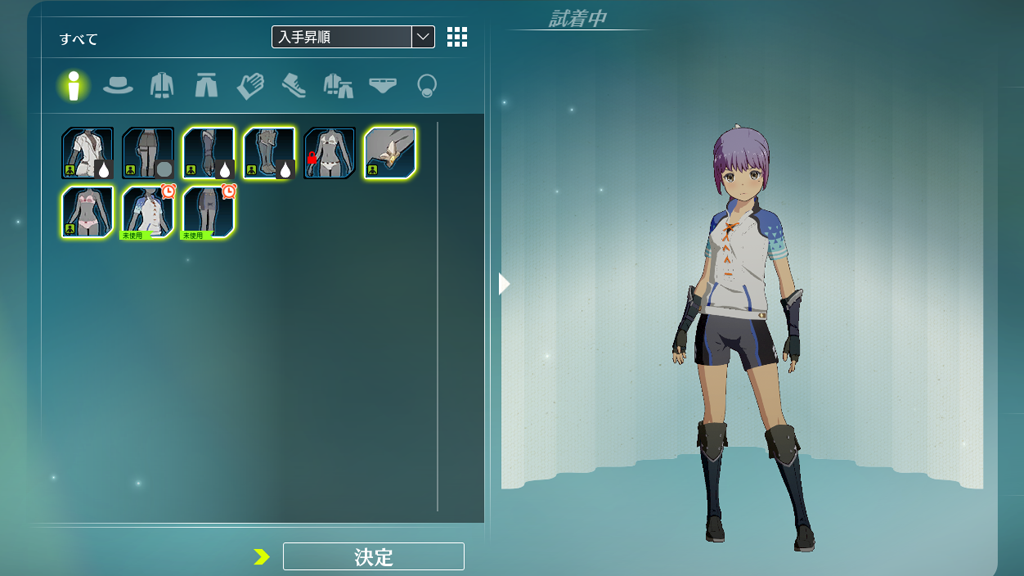The image size is (1024, 576).
Task: Show the full outfit set category tab
Action: click(x=338, y=86)
